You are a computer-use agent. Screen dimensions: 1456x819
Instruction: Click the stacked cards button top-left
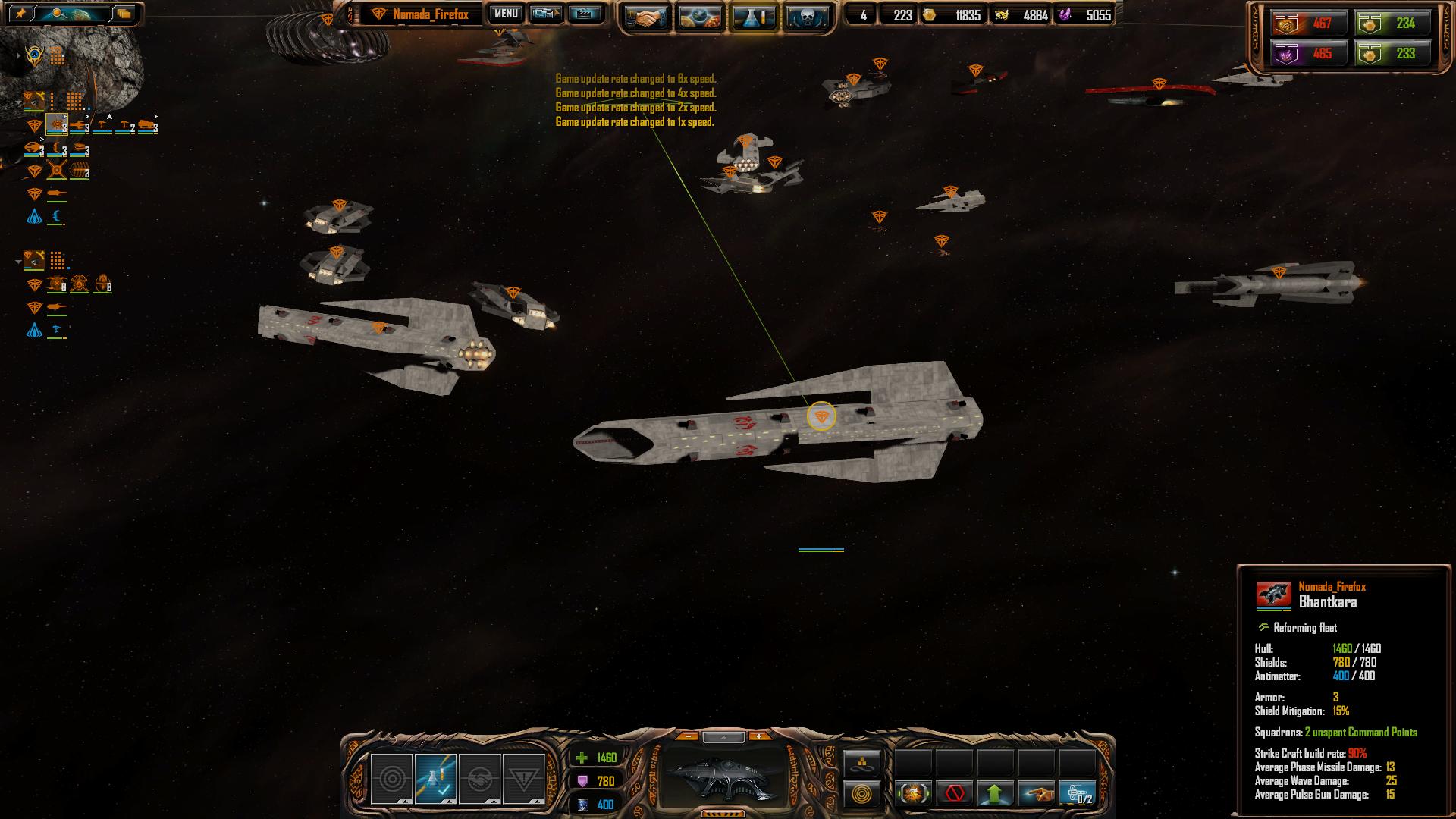tap(124, 14)
